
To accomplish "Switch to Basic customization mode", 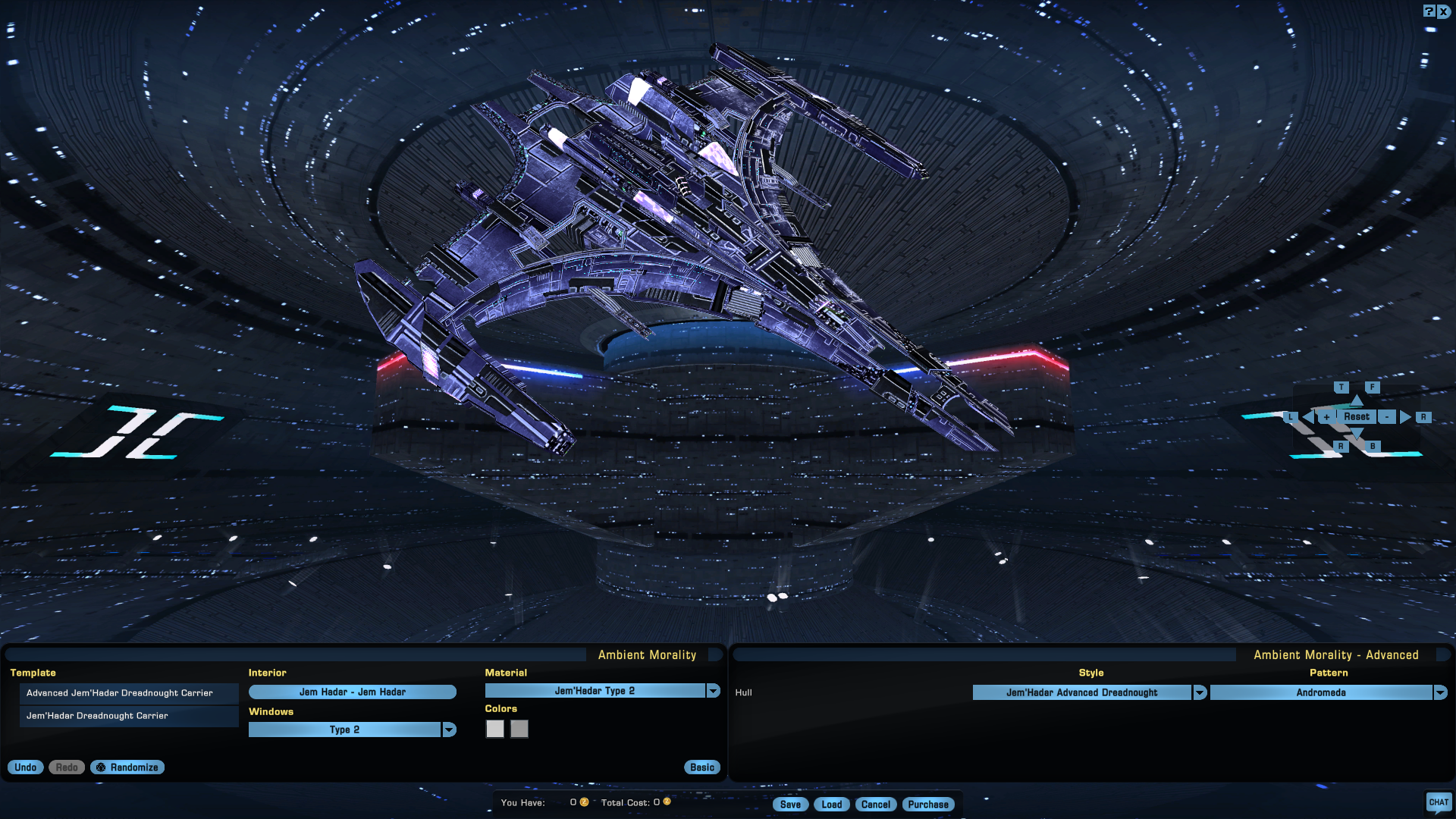I will point(702,767).
